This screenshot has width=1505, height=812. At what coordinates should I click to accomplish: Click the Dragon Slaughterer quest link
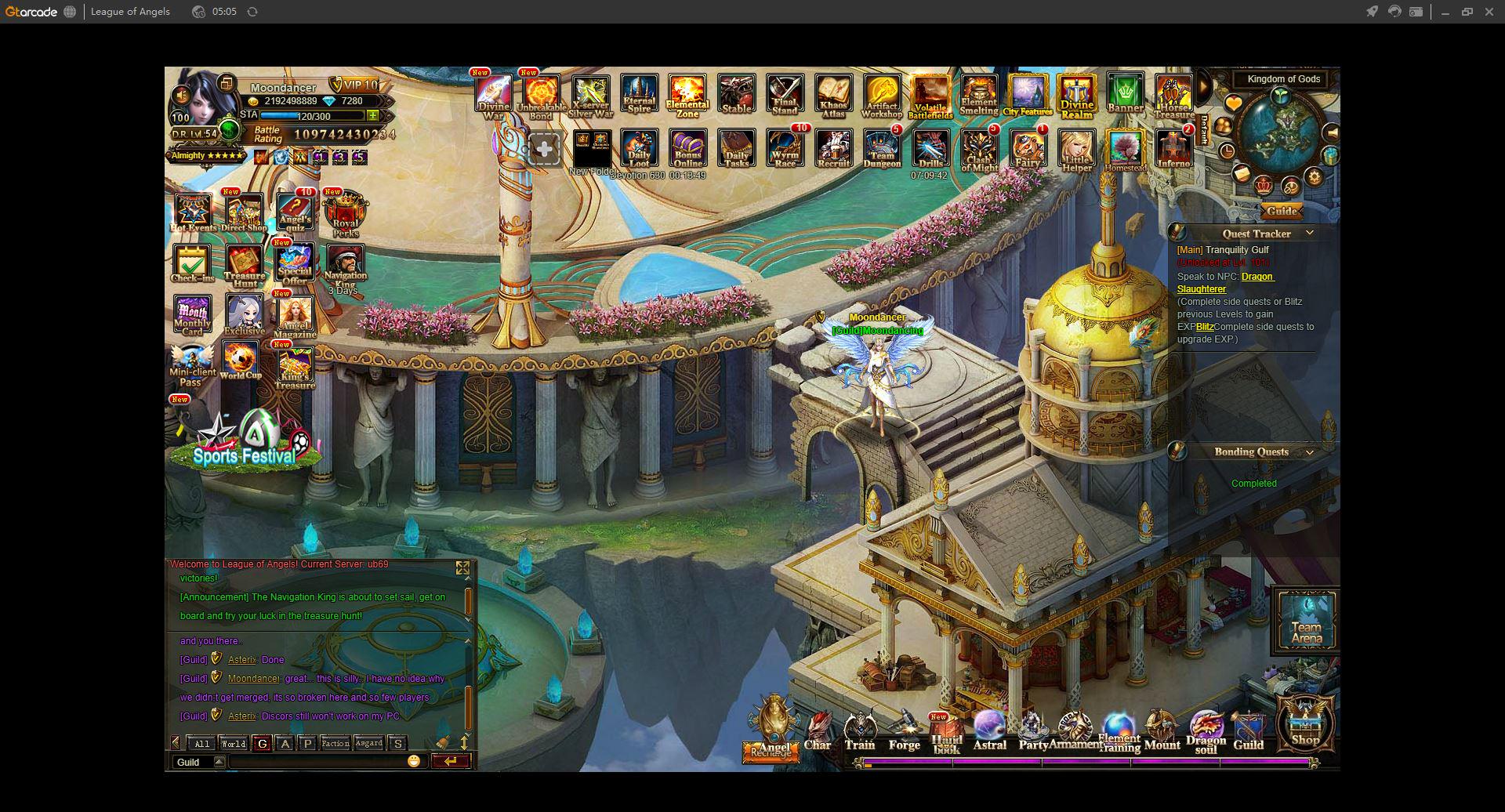pyautogui.click(x=1257, y=277)
